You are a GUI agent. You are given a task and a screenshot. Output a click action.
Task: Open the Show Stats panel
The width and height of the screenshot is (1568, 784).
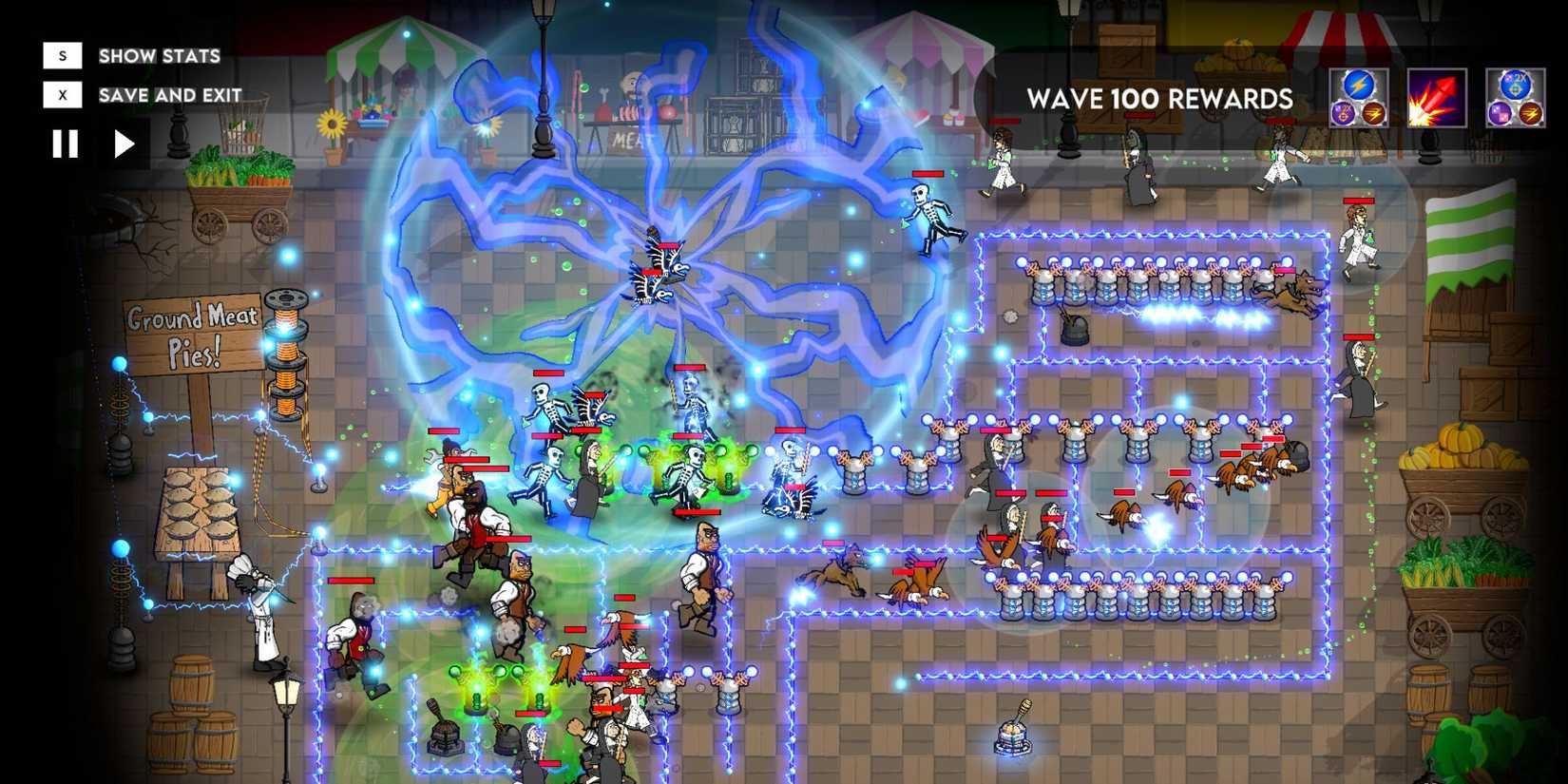[x=158, y=55]
